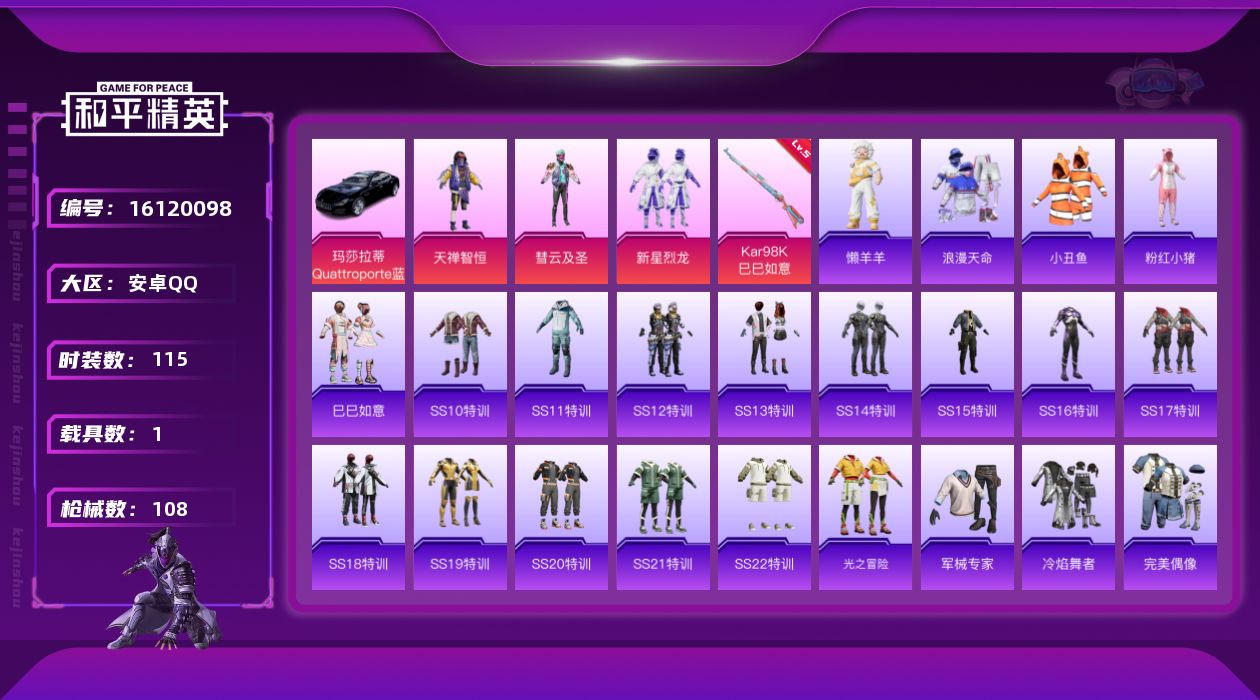Open the 彗云及圣 outfit card
Viewport: 1260px width, 700px height.
(561, 211)
